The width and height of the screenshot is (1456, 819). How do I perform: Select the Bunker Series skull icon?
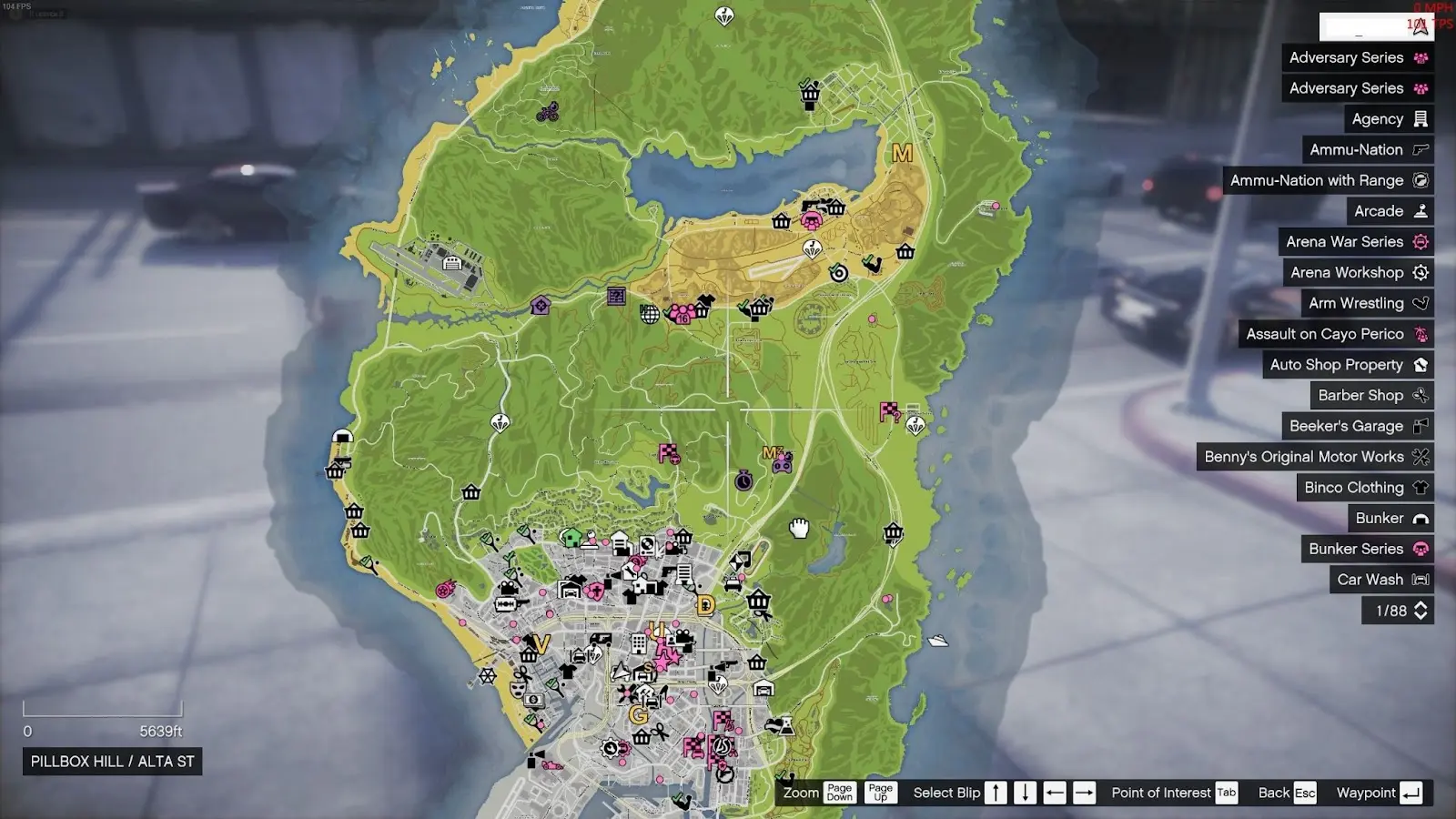1420,549
